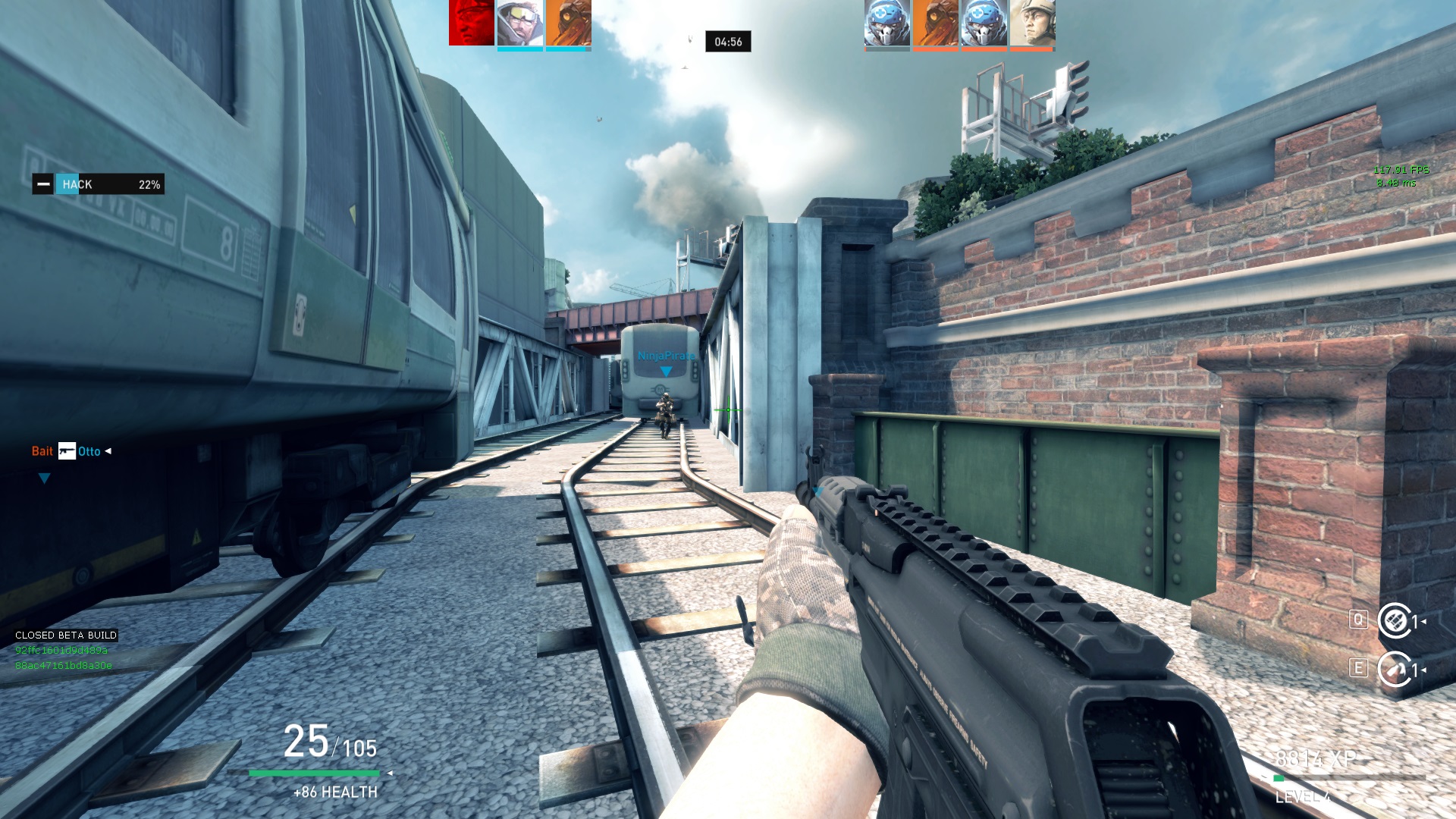Select the tan-helmet soldier portrait
The image size is (1456, 819).
coord(1032,23)
